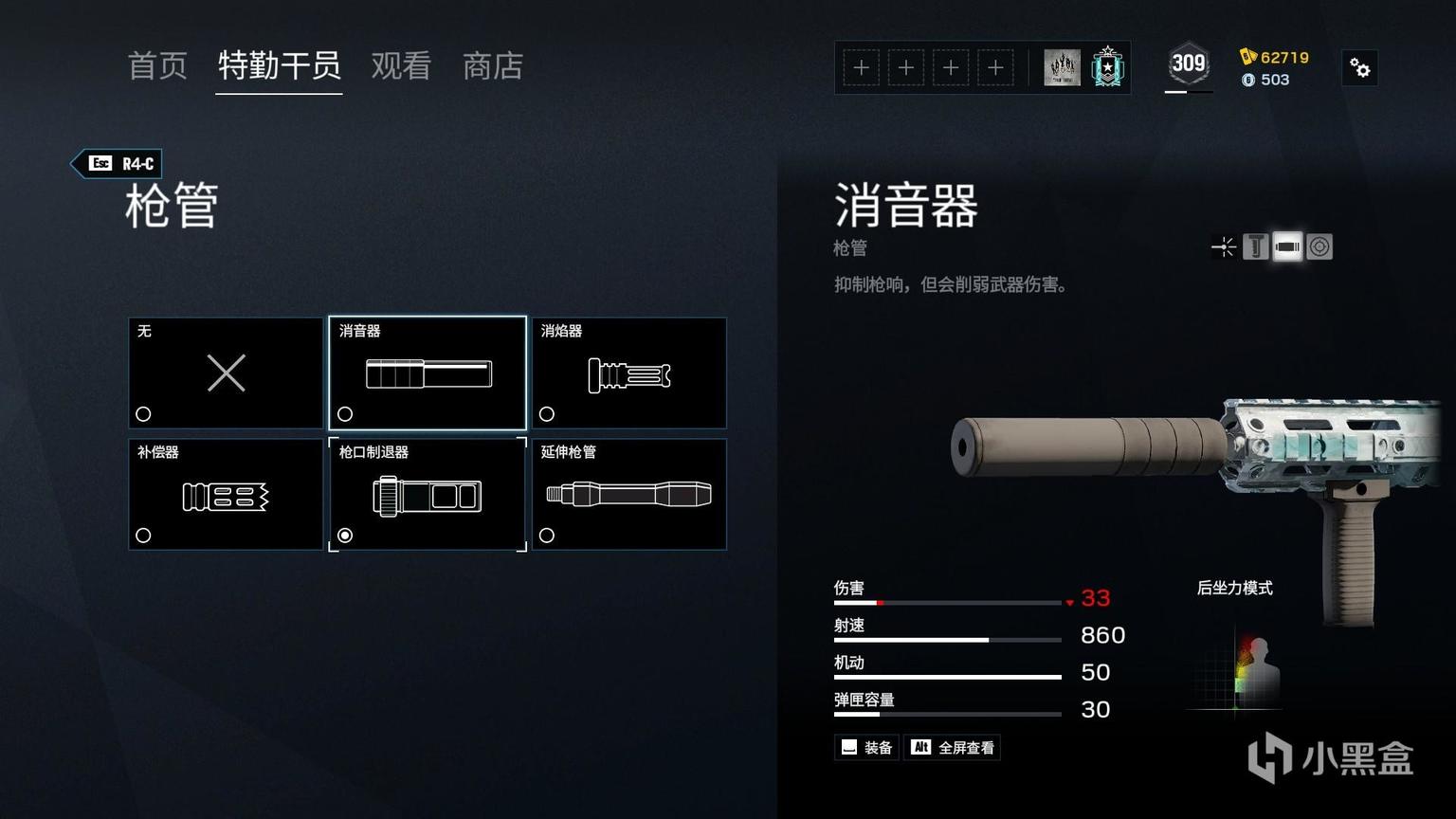Click the 装备 equip button
This screenshot has height=819, width=1456.
coord(867,748)
